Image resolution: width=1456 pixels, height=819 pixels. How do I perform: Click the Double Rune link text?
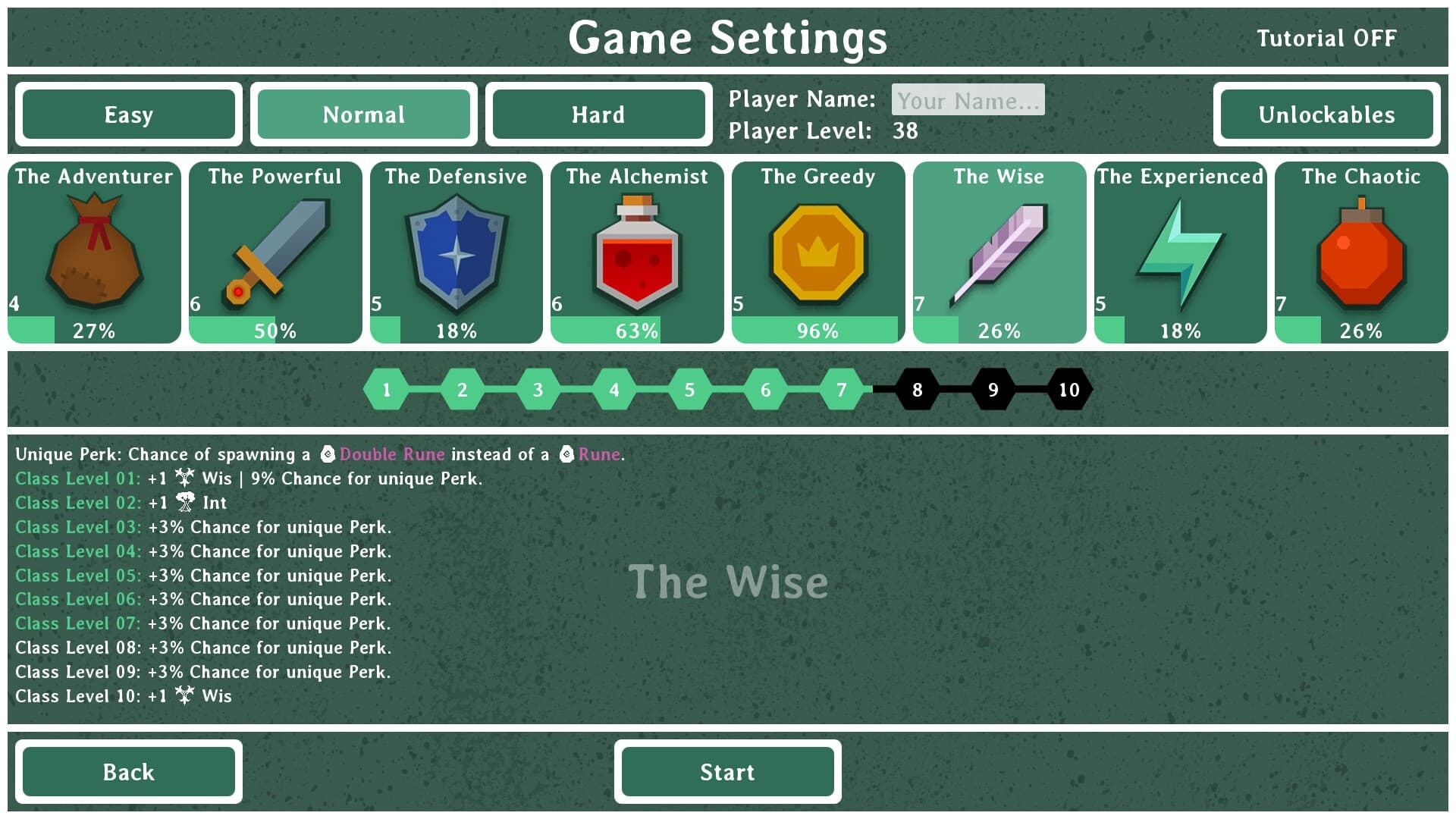391,454
